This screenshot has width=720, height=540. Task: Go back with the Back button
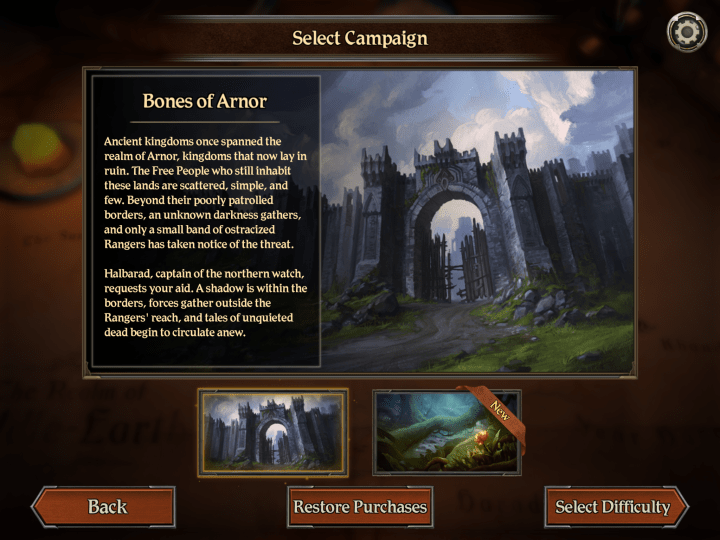click(104, 507)
